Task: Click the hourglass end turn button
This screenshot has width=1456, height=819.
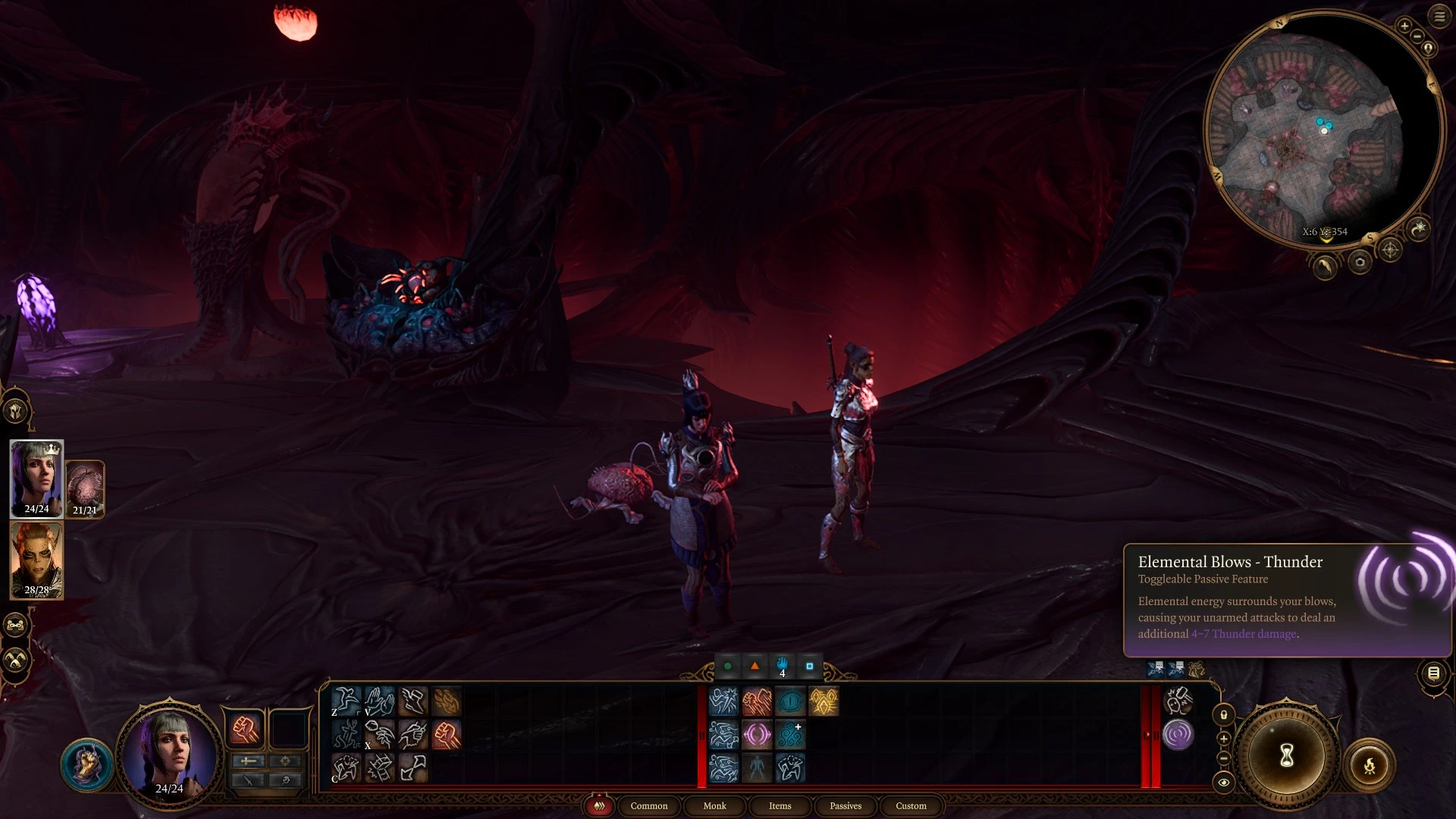Action: tap(1286, 755)
